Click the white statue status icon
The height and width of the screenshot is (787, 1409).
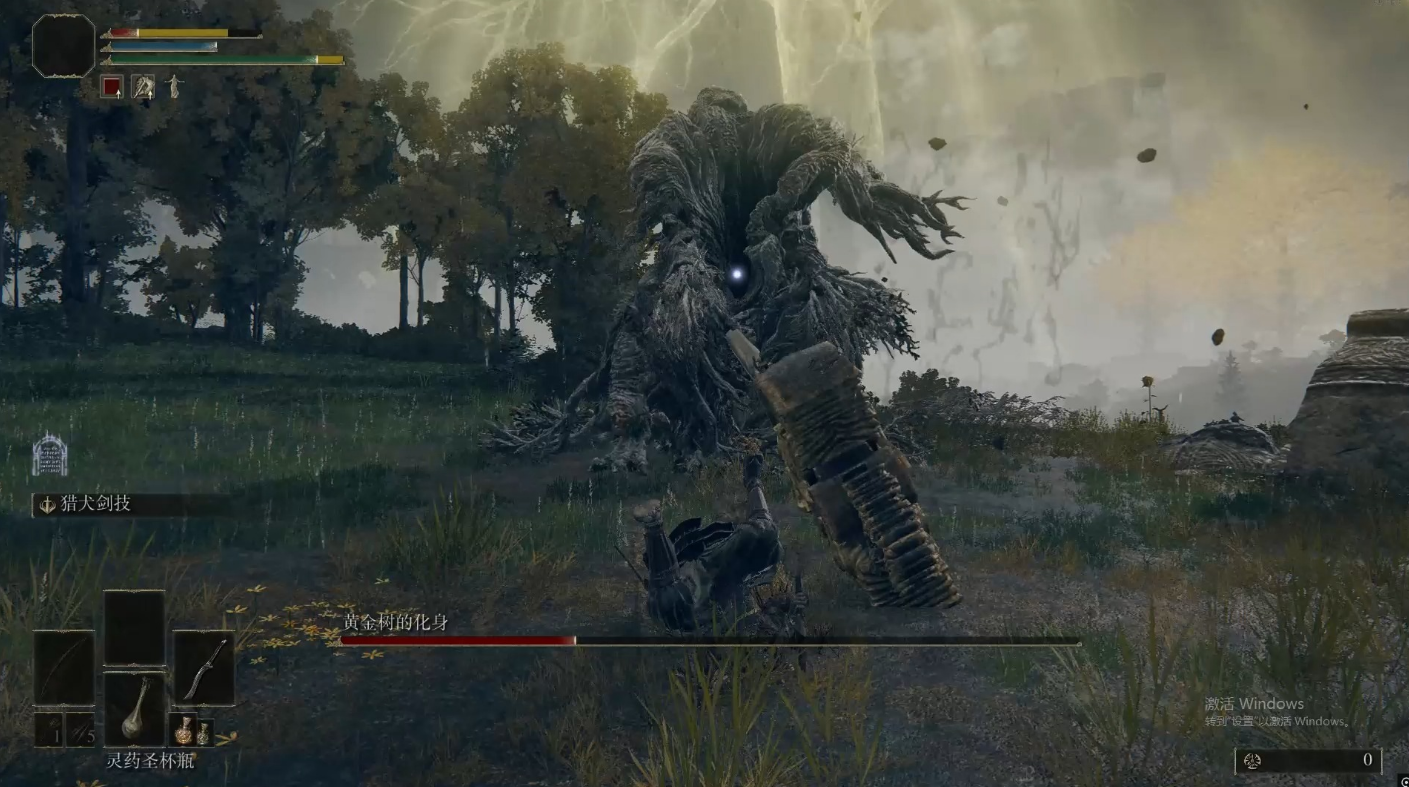pyautogui.click(x=175, y=88)
